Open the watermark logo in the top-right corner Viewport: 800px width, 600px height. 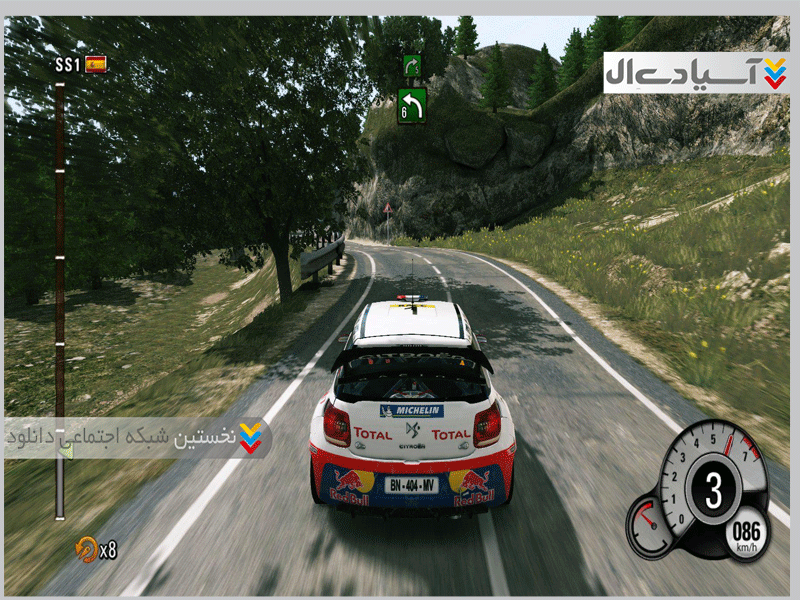[x=696, y=73]
